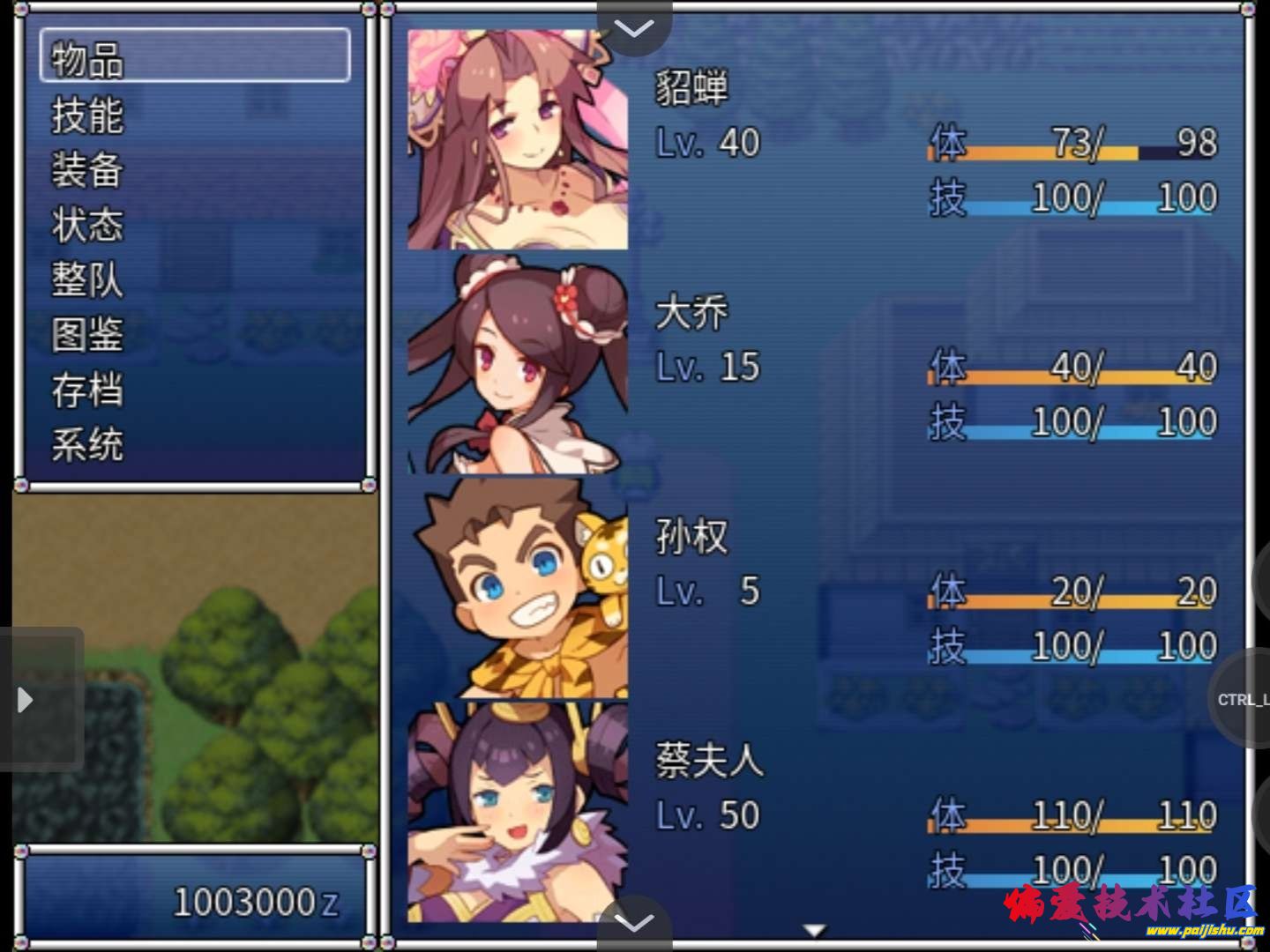
Task: Select the 图鉴 encyclopedia entry
Action: coord(87,335)
